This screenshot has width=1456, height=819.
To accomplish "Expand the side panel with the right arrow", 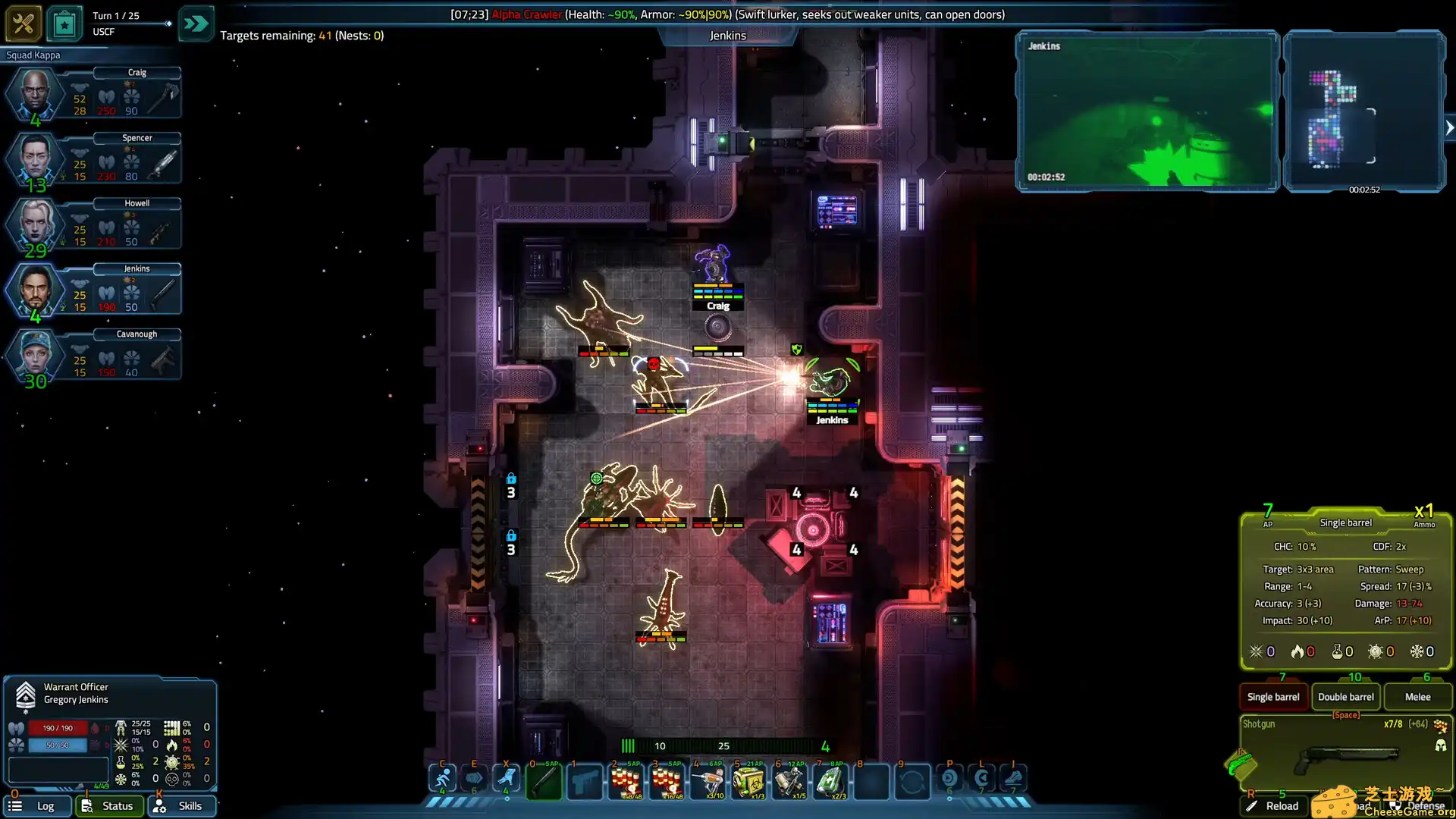I will [x=1449, y=128].
